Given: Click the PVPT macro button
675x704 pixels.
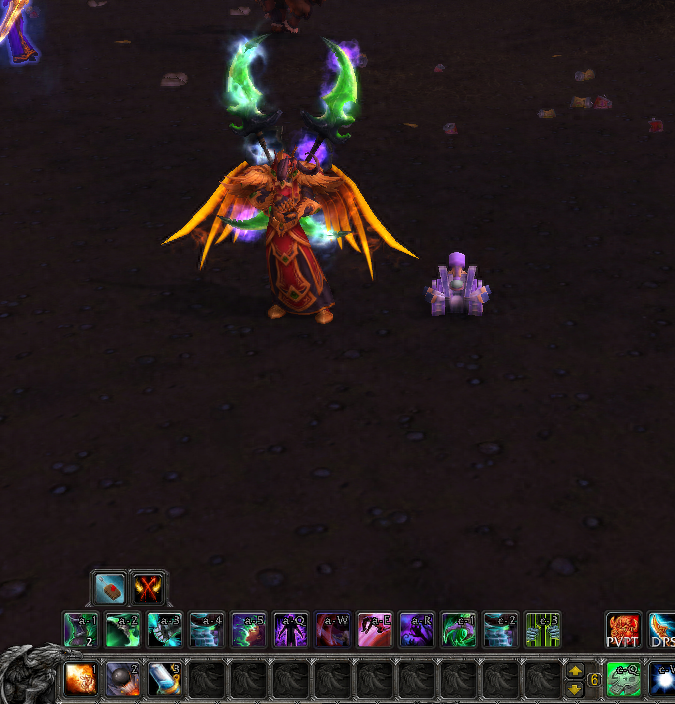Looking at the screenshot, I should pyautogui.click(x=624, y=630).
